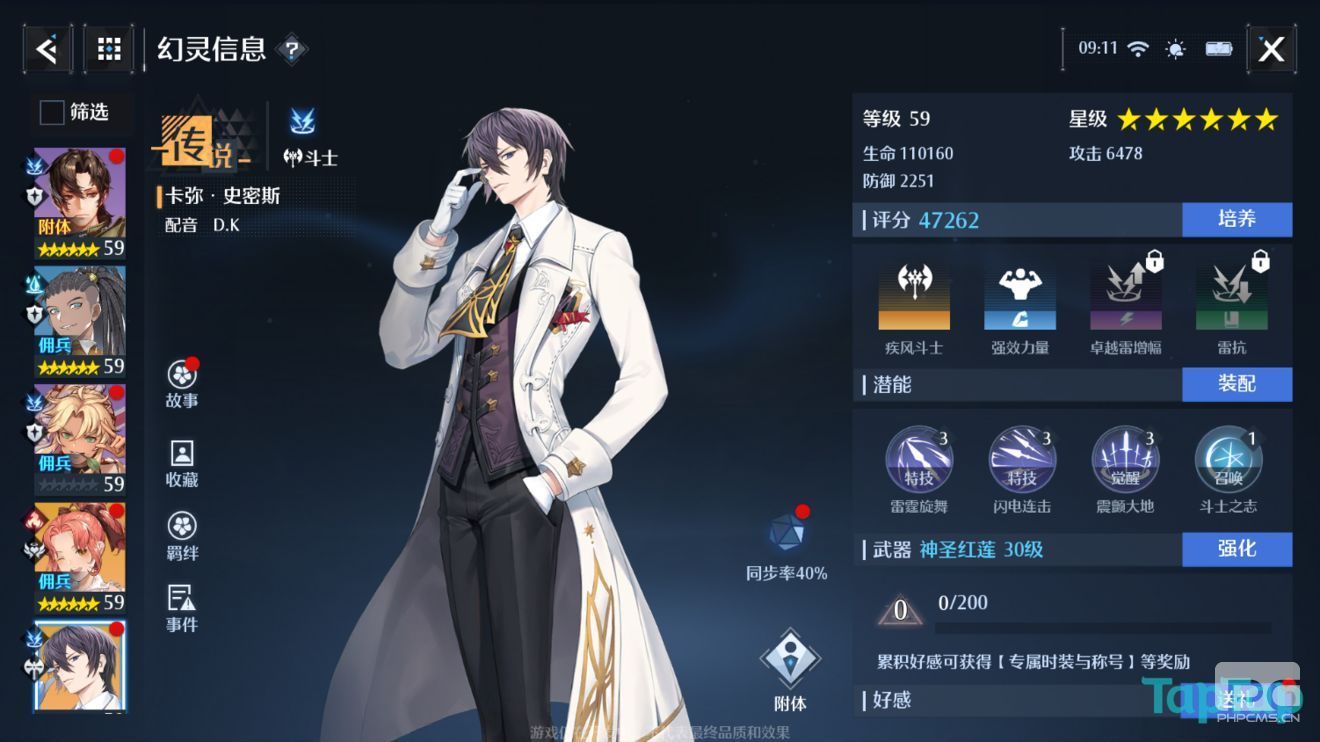The width and height of the screenshot is (1320, 742).
Task: View the 强效力量 potential
Action: click(1018, 295)
